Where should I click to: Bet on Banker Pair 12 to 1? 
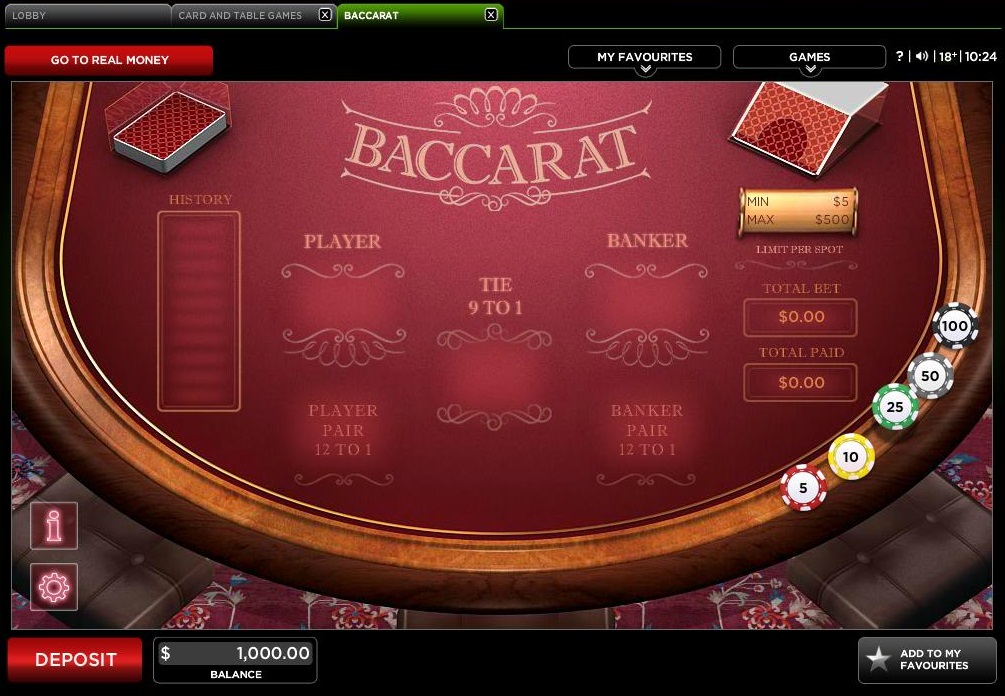pyautogui.click(x=647, y=430)
